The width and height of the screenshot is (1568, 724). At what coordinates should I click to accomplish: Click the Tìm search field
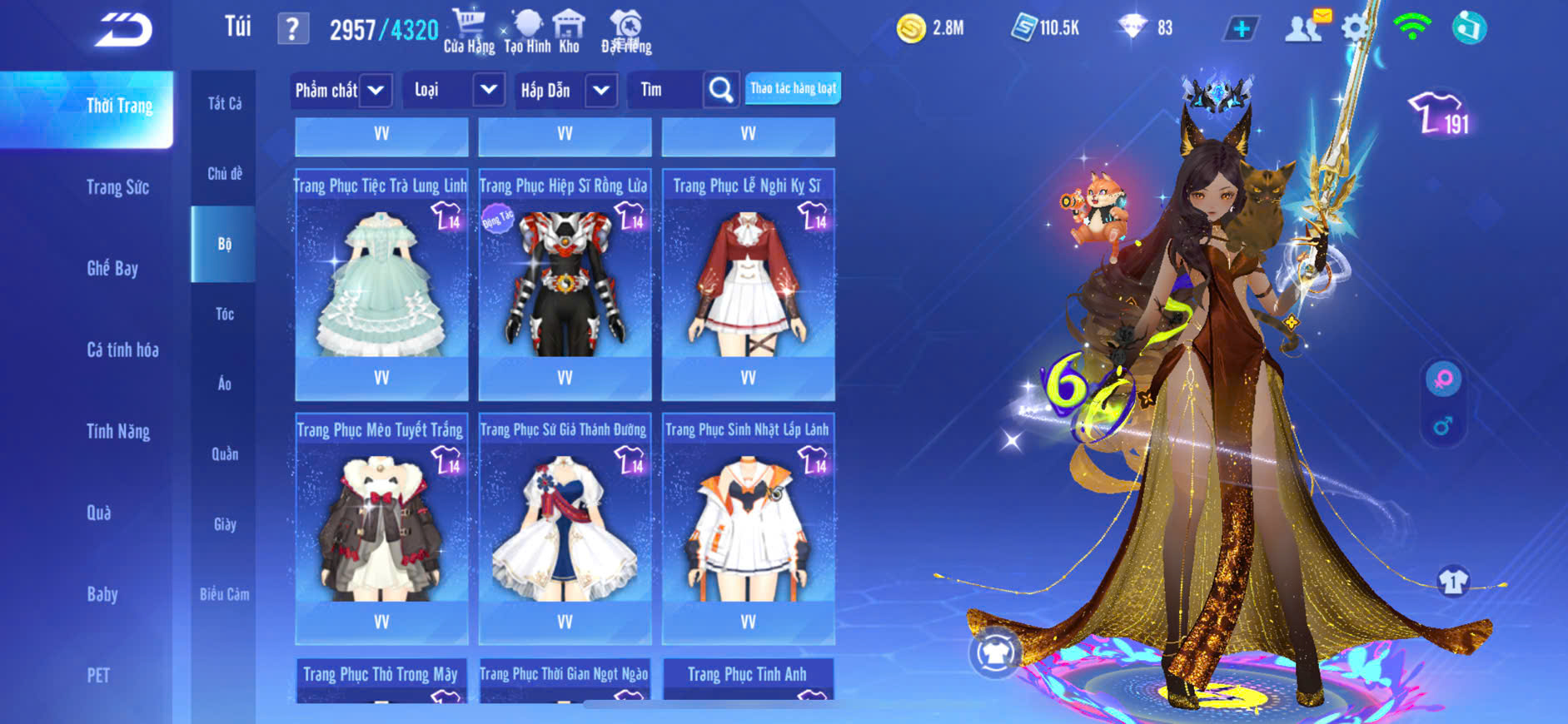pyautogui.click(x=668, y=90)
